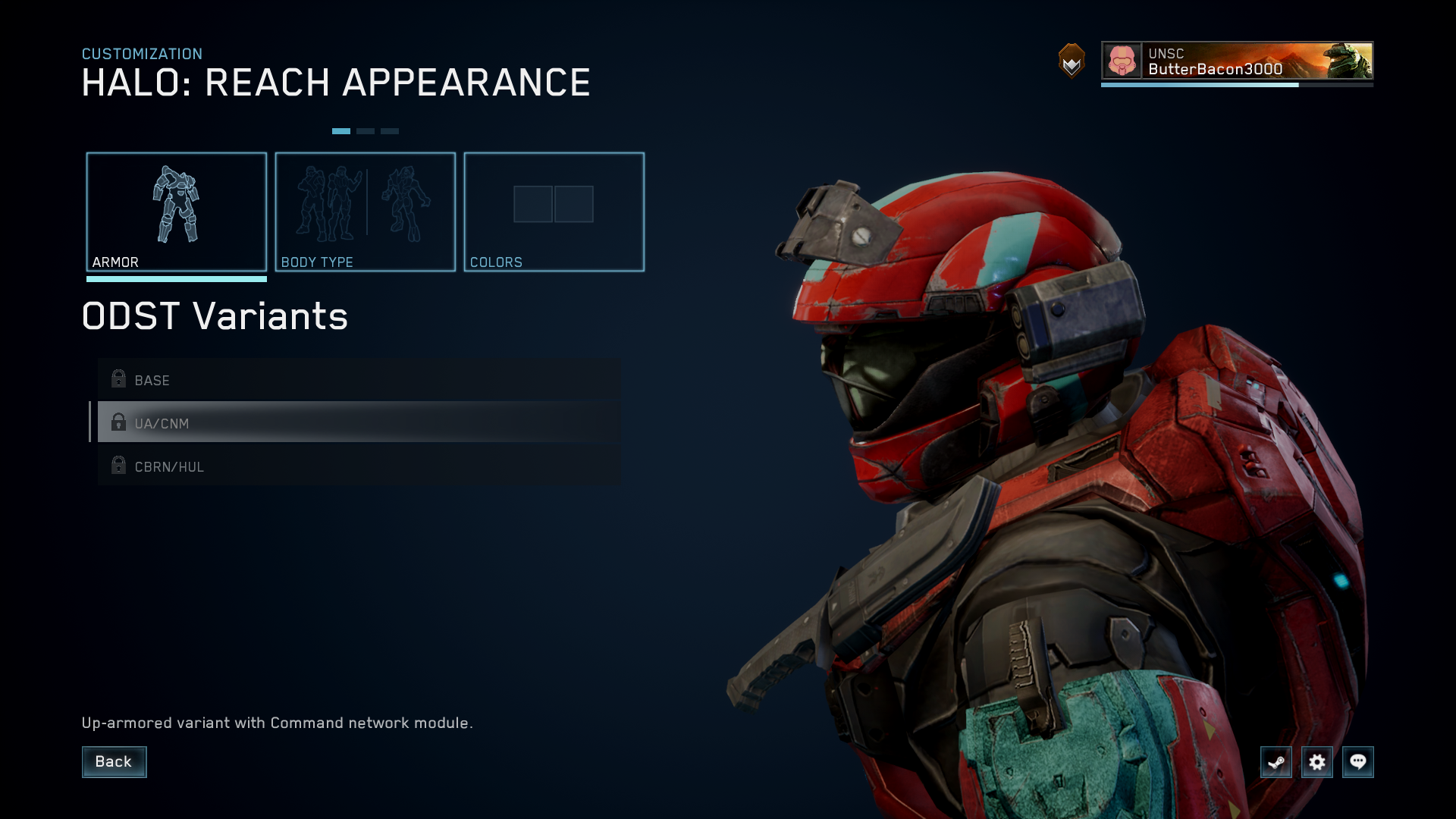Image resolution: width=1456 pixels, height=819 pixels.
Task: Click the body silhouettes in Body Type card
Action: [365, 205]
